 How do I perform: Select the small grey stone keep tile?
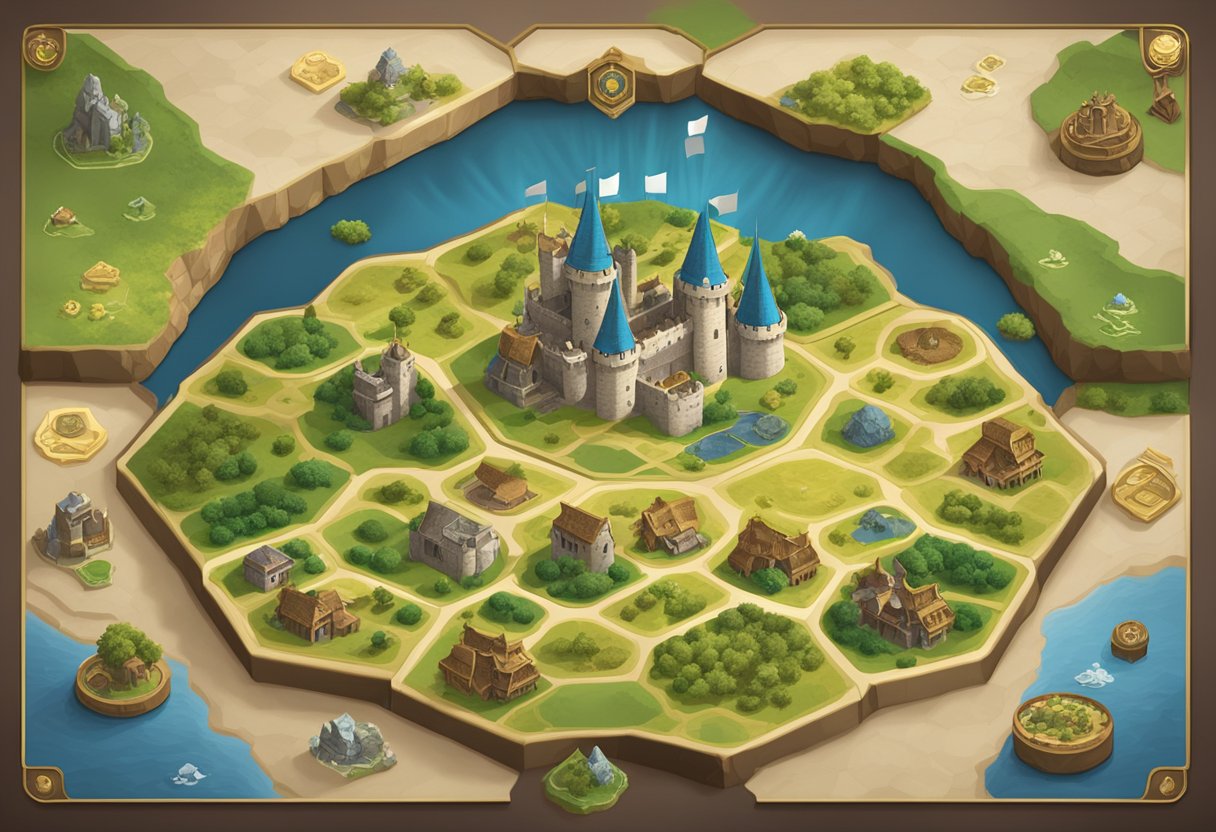pyautogui.click(x=384, y=383)
